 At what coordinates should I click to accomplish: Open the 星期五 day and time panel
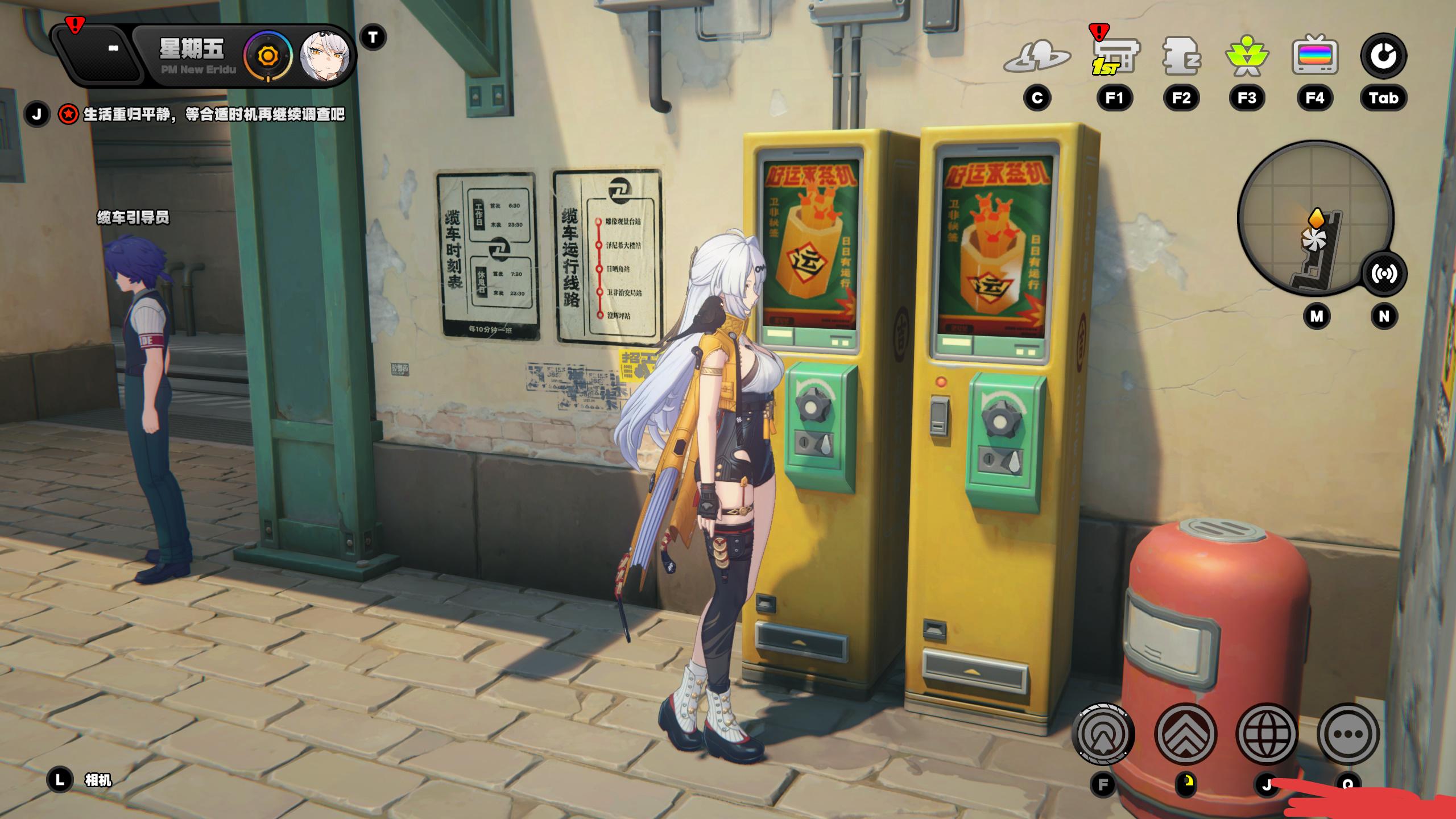192,56
